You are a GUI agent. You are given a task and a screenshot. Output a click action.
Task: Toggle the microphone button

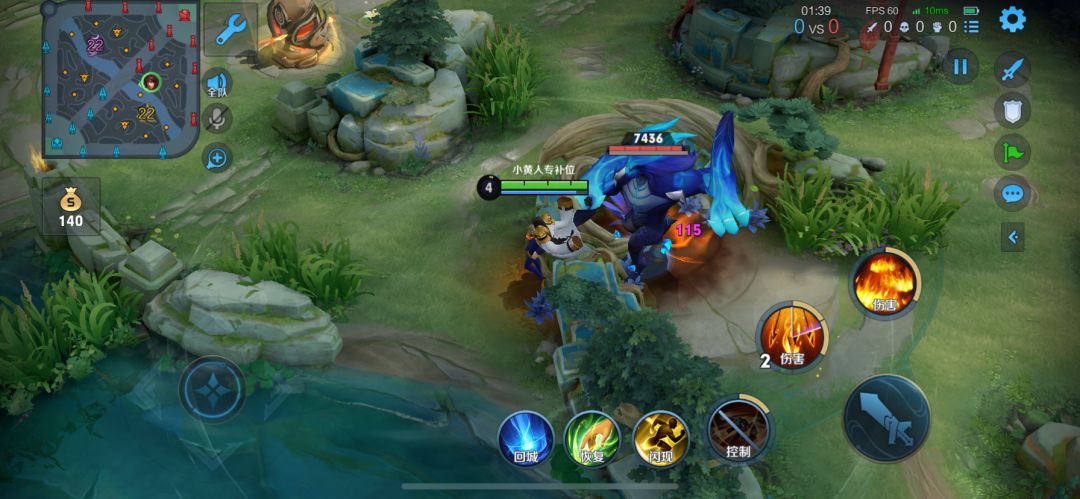217,120
